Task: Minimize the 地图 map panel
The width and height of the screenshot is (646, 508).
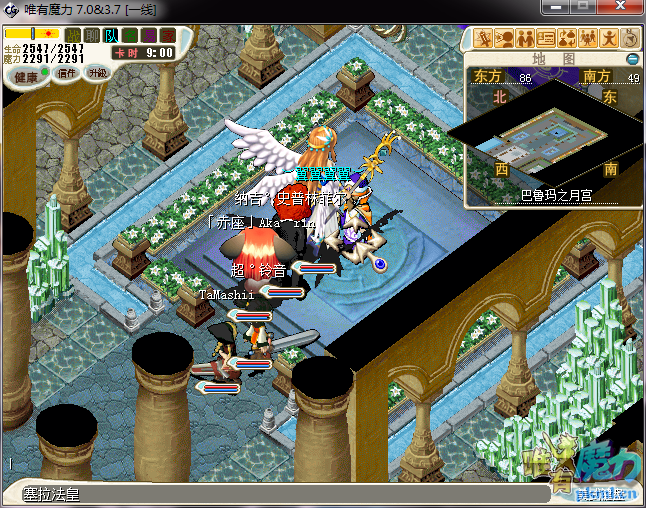Action: click(x=632, y=60)
